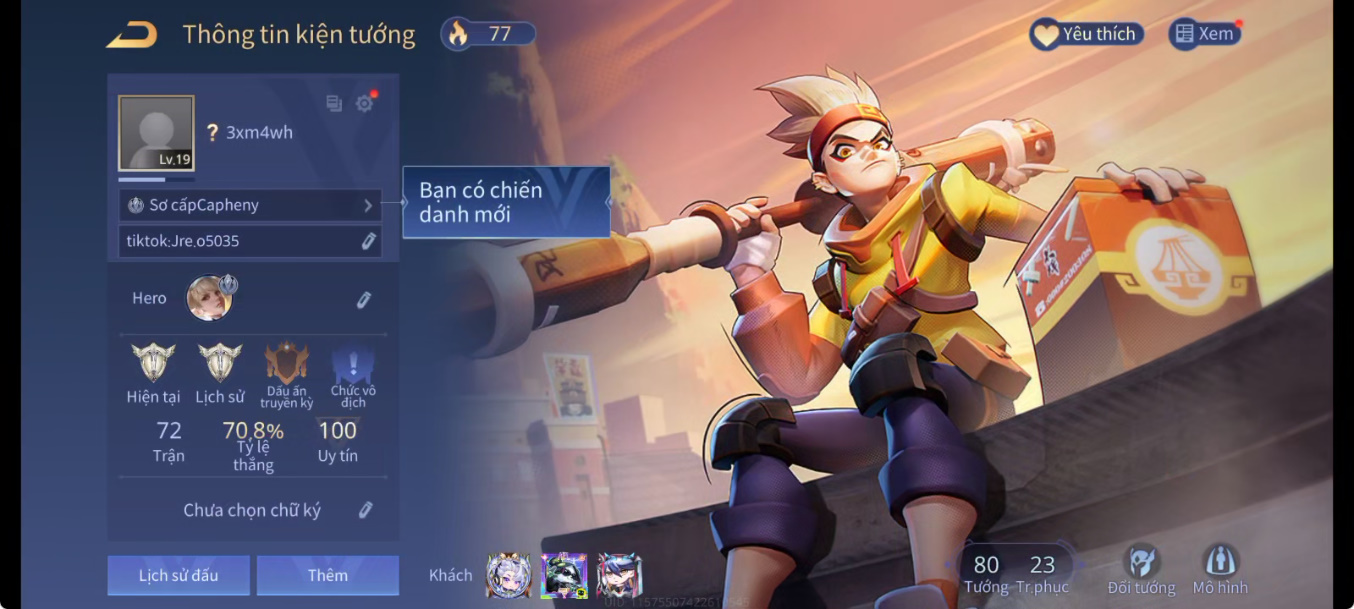Go back using the arrow button
The height and width of the screenshot is (609, 1354).
click(132, 36)
